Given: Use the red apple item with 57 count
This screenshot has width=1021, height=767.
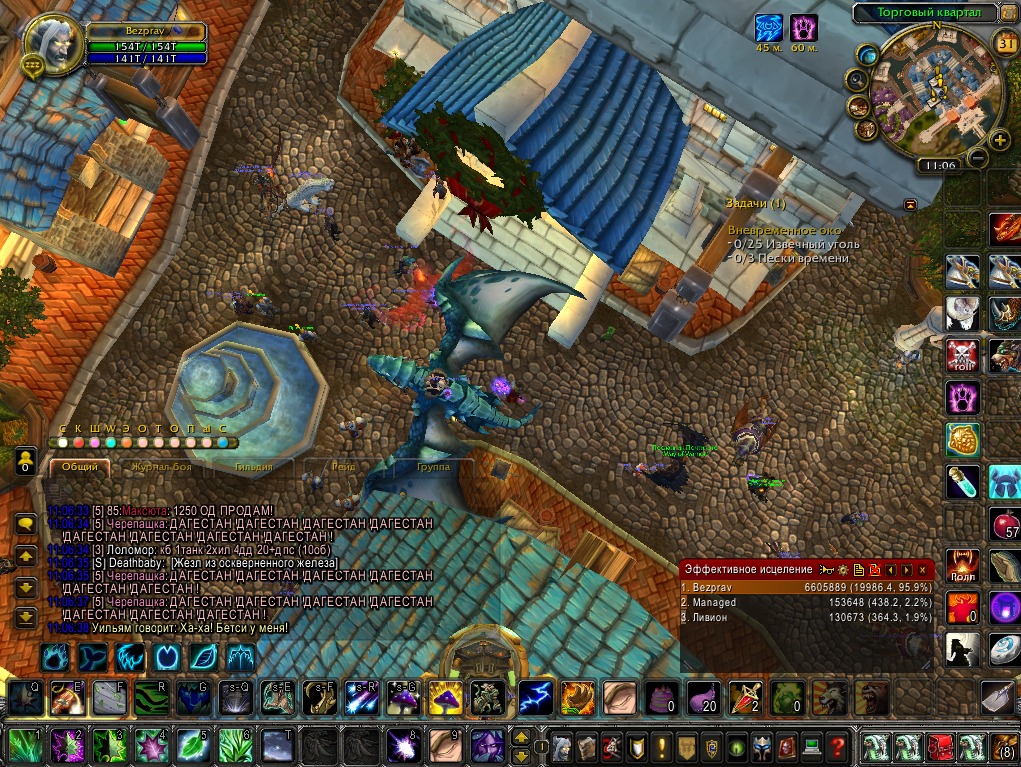Looking at the screenshot, I should [x=1004, y=523].
